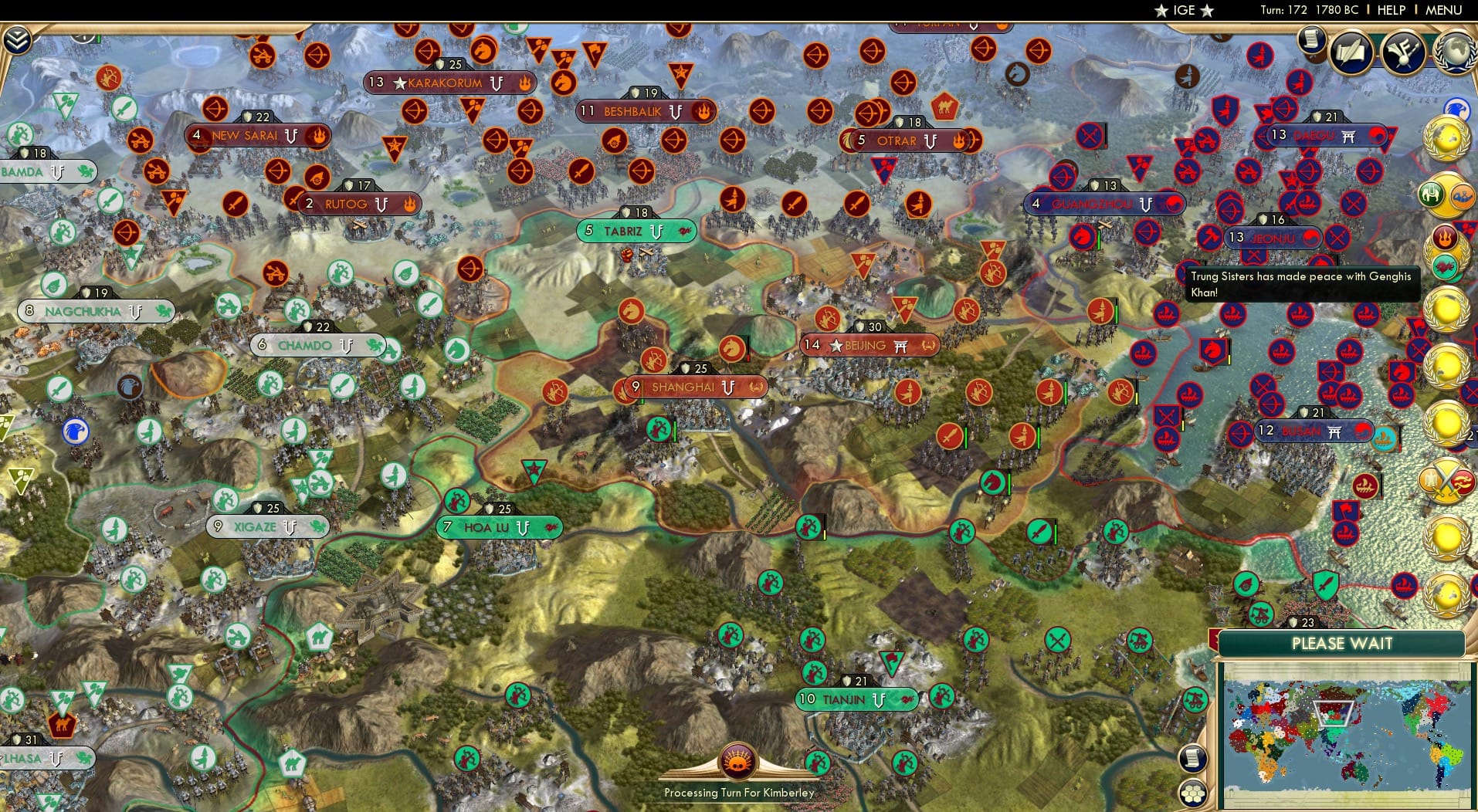Toggle strategic view with the hex-grid icon
Viewport: 1478px width, 812px height.
click(x=1193, y=792)
